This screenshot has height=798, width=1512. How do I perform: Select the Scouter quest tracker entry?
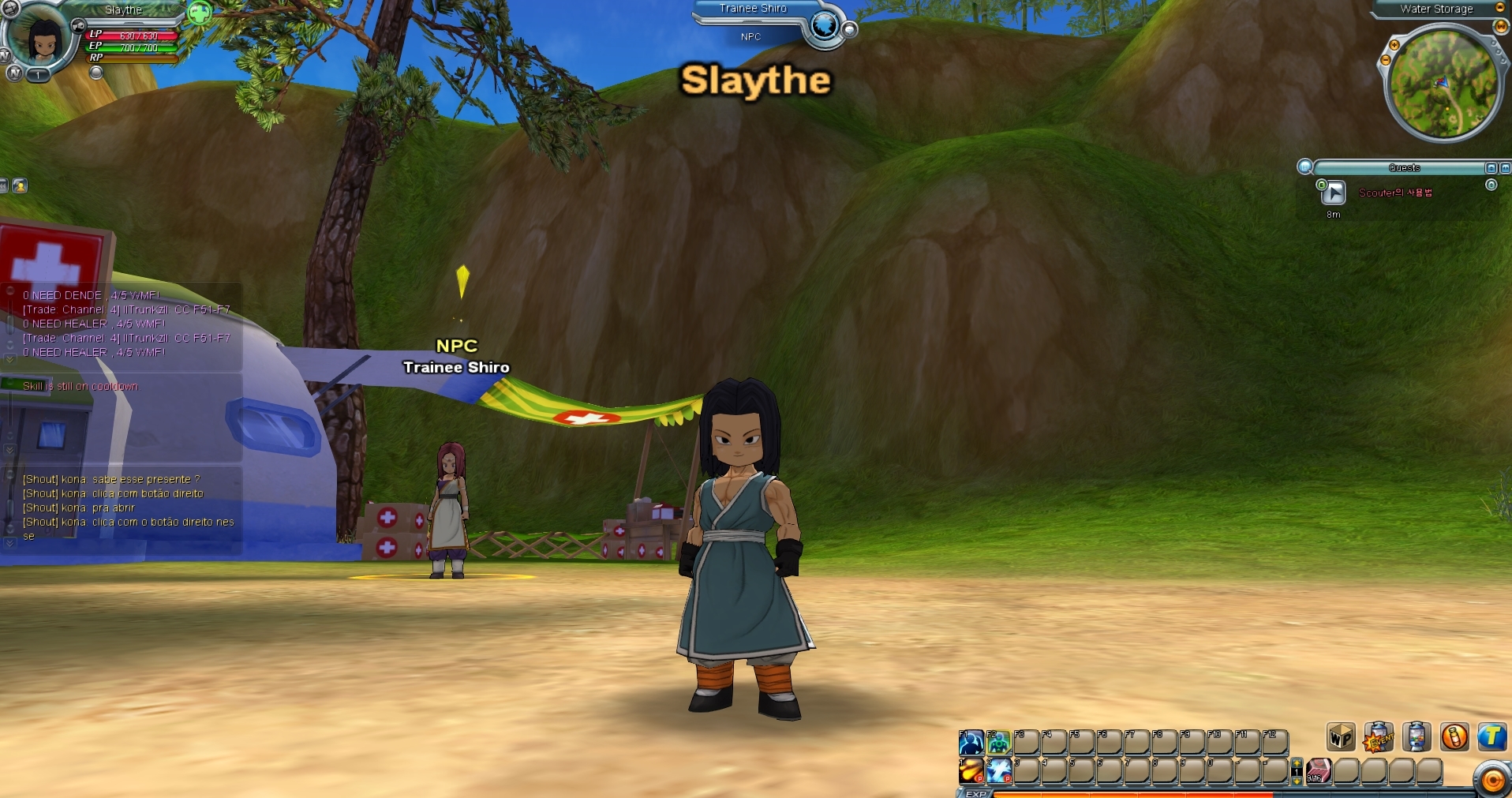point(1394,193)
